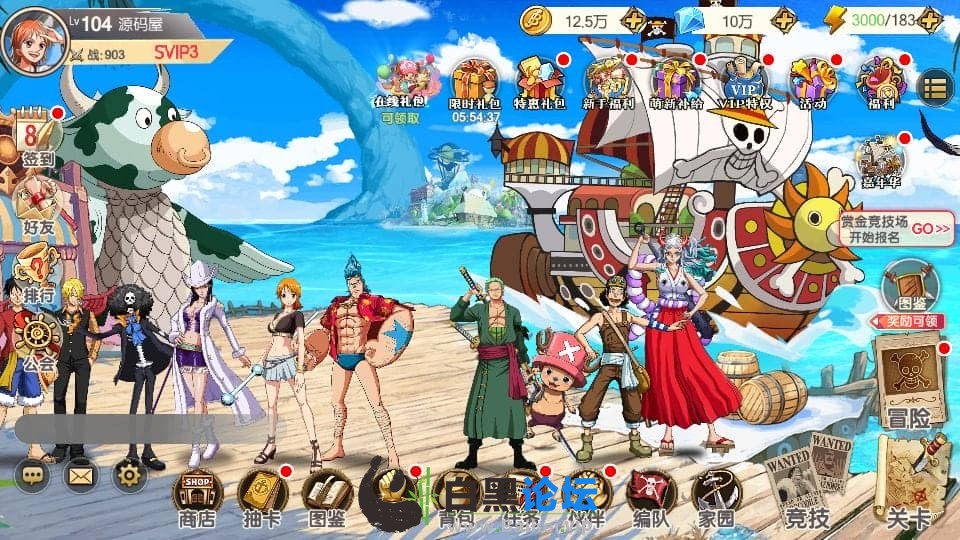
Task: Start the 冒险 adventure mode
Action: point(908,380)
